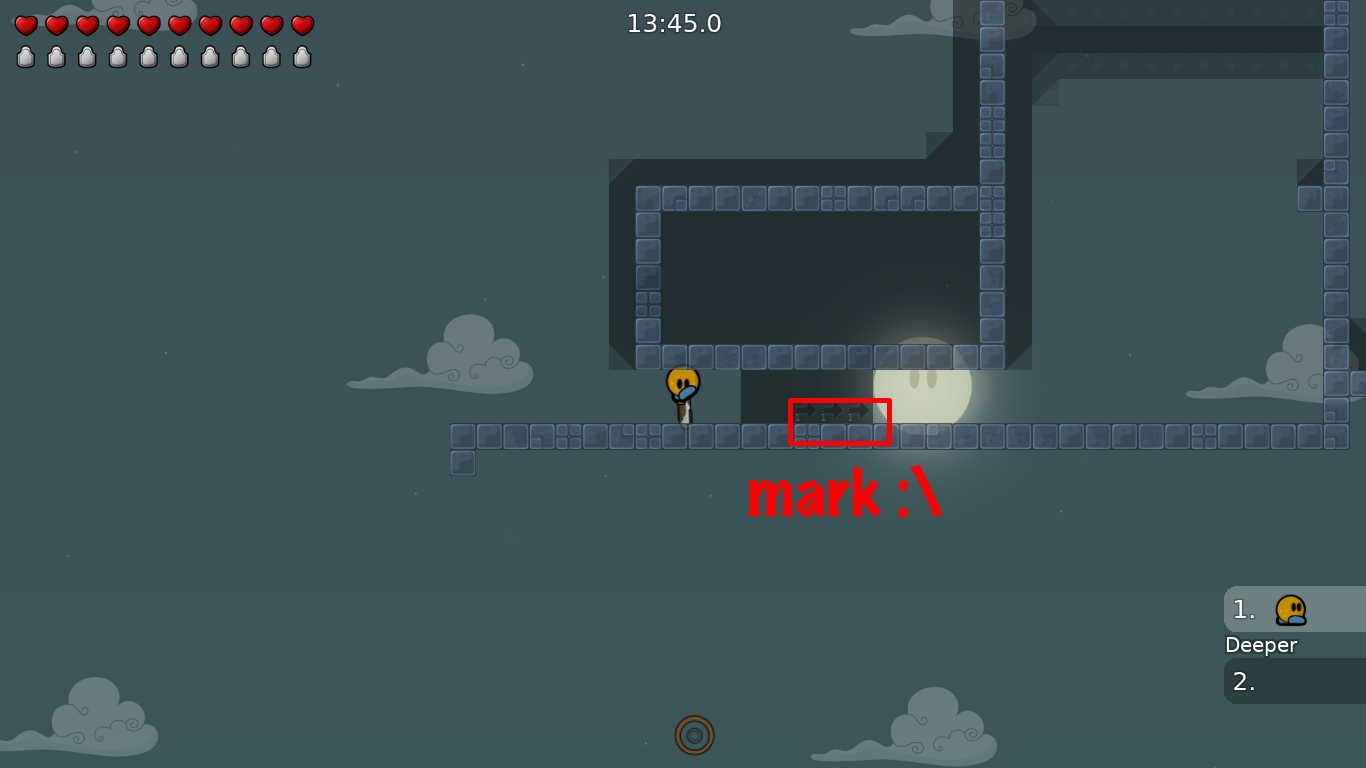Click the swirling portal at the bottom
1366x768 pixels.
[x=695, y=735]
